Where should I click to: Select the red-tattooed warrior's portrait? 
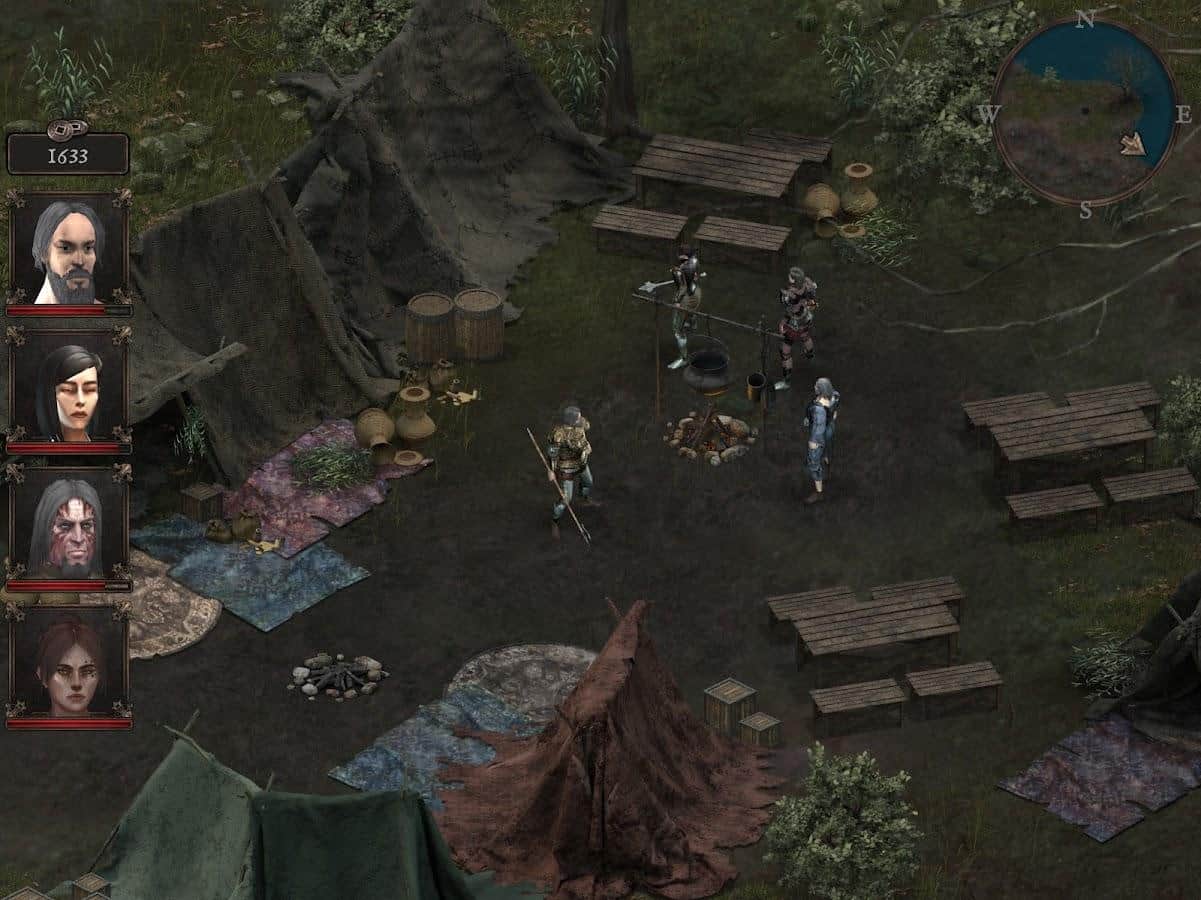68,525
